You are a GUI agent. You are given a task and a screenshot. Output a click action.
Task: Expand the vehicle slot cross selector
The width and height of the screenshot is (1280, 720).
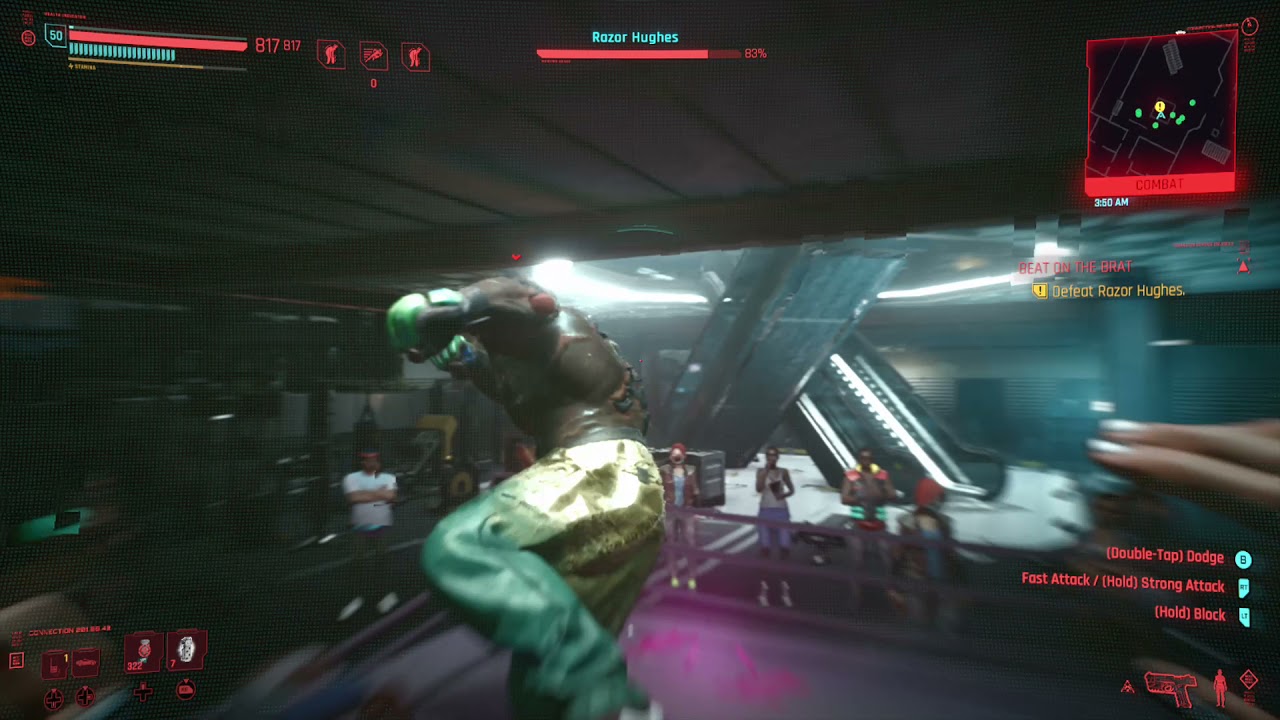click(x=85, y=697)
